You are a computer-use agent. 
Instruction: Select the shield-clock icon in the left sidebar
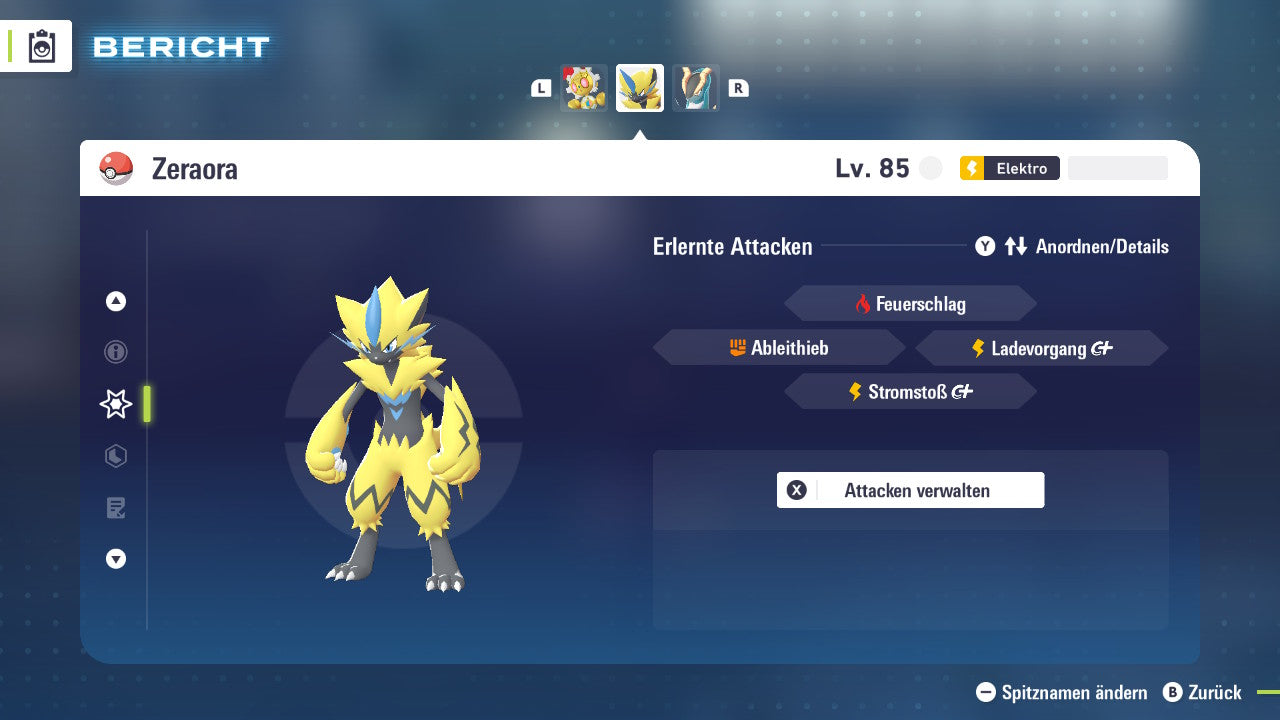[116, 456]
